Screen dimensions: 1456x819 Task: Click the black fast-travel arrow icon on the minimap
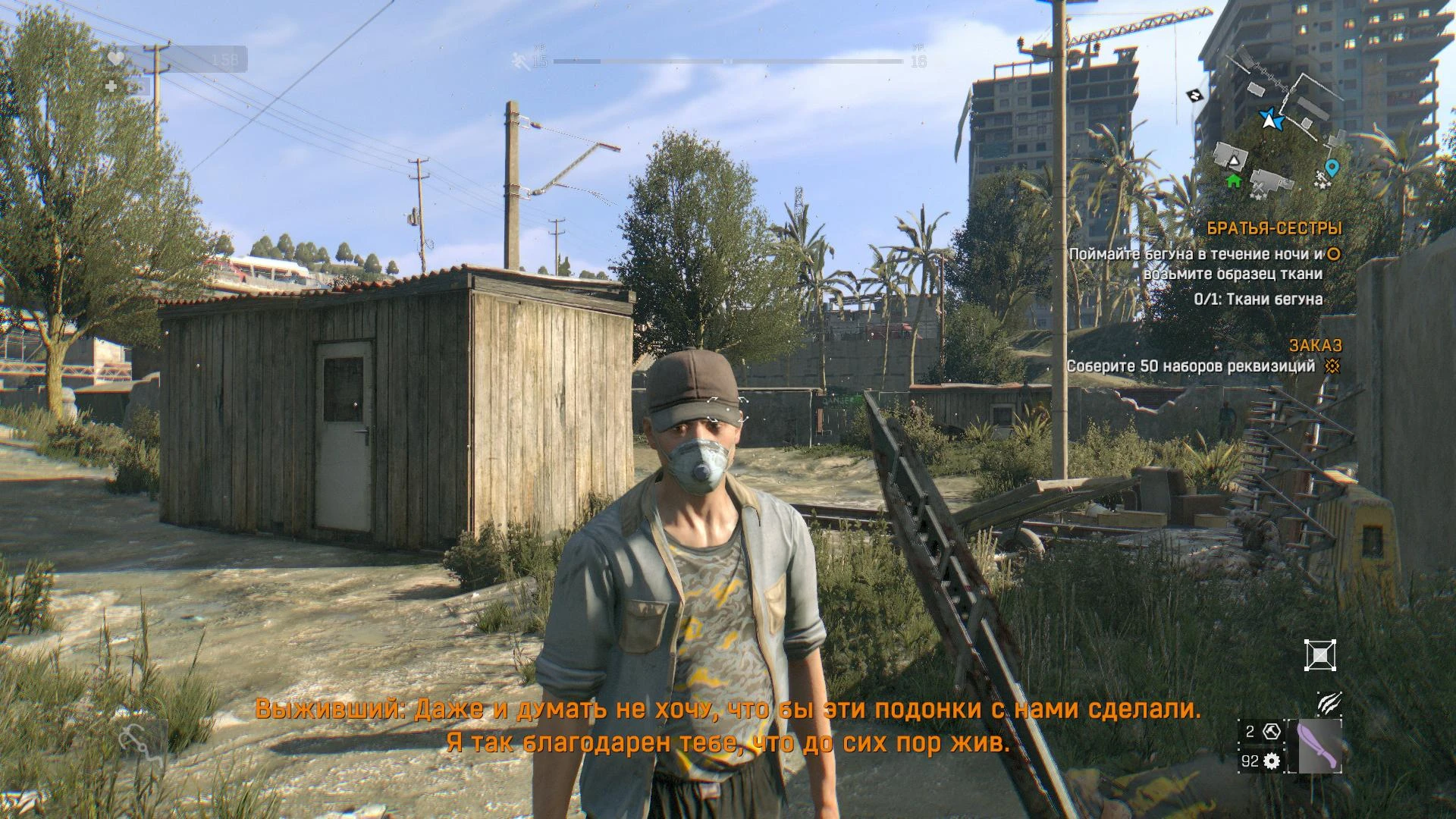click(x=1194, y=95)
